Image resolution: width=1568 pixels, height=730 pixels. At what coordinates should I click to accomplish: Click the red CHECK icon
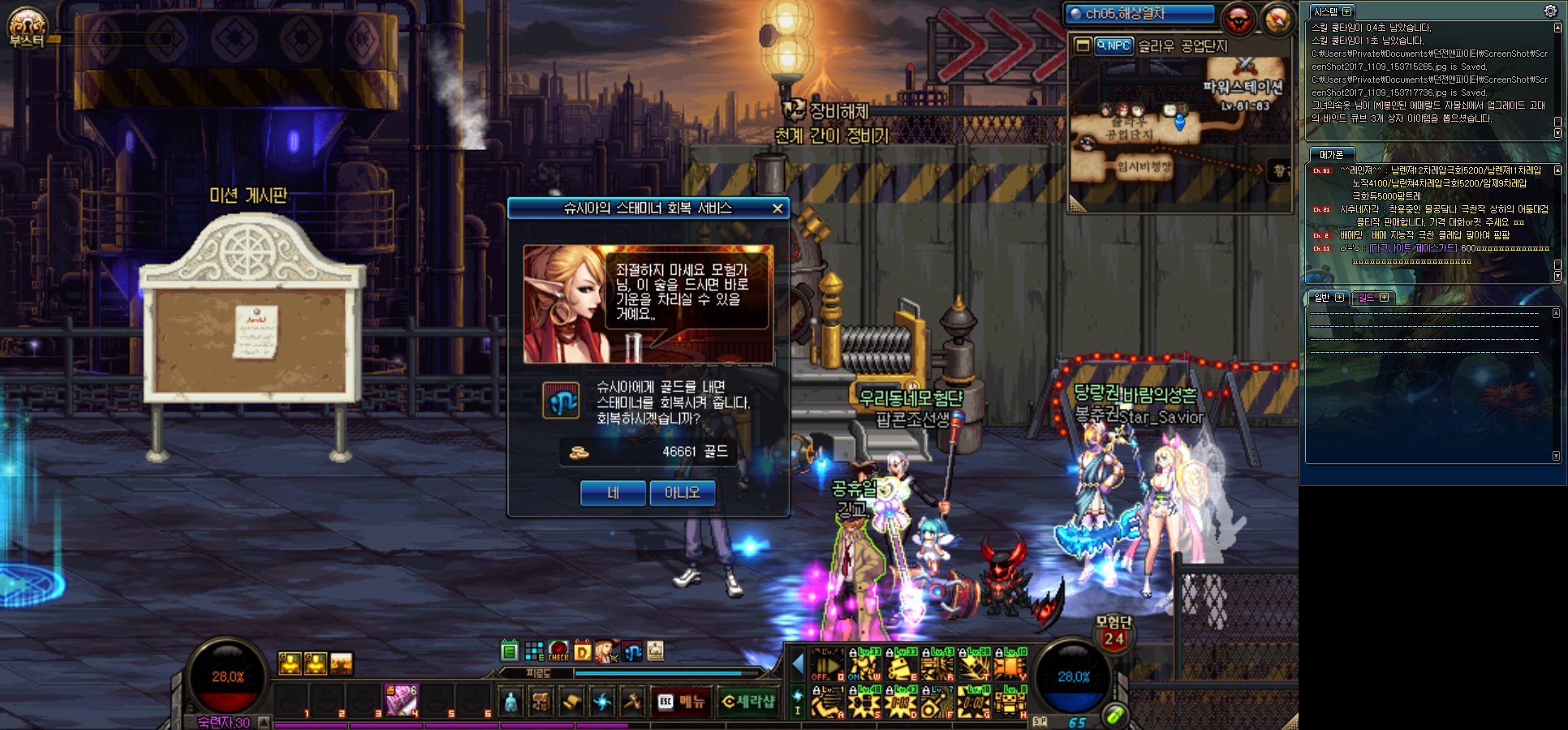(558, 651)
